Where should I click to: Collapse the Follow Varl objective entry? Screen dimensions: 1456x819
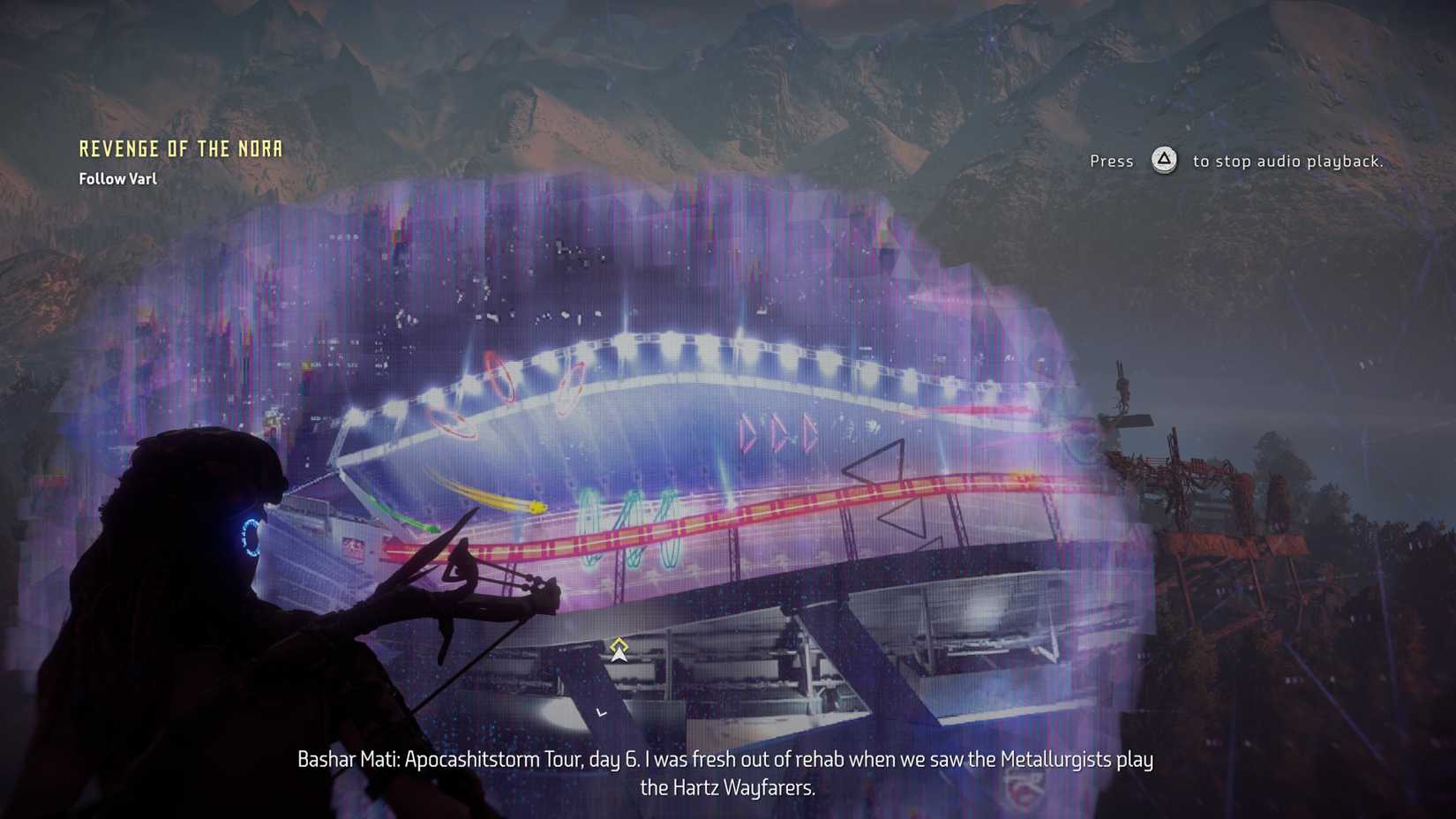click(x=117, y=178)
